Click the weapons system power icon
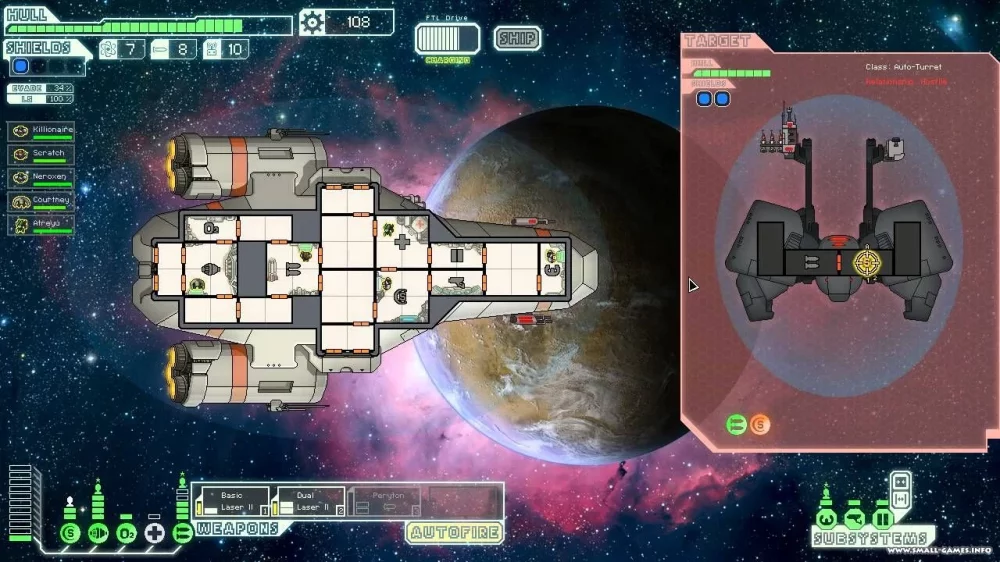This screenshot has height=562, width=1000. [182, 532]
